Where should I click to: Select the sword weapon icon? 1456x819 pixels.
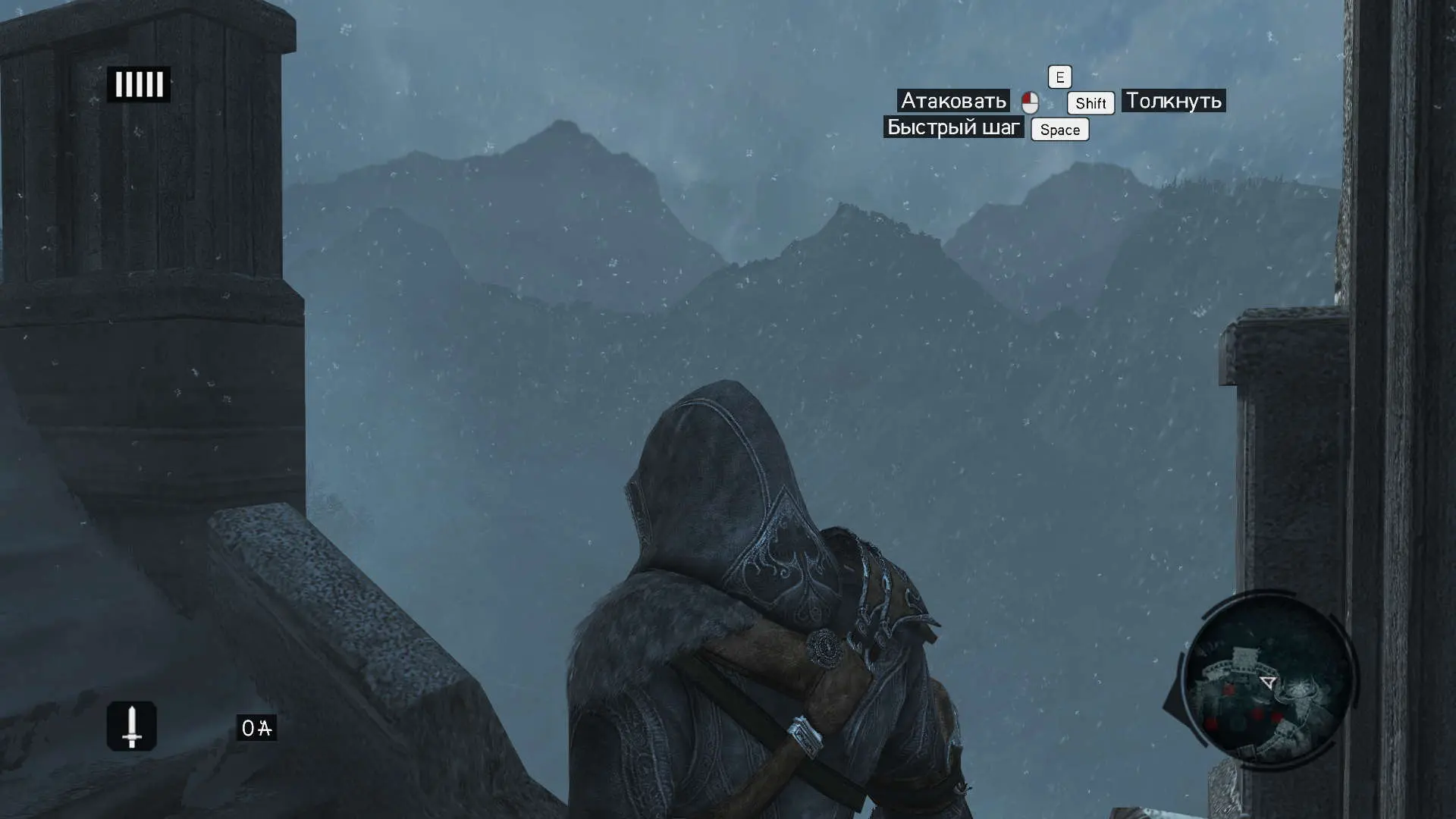[132, 726]
